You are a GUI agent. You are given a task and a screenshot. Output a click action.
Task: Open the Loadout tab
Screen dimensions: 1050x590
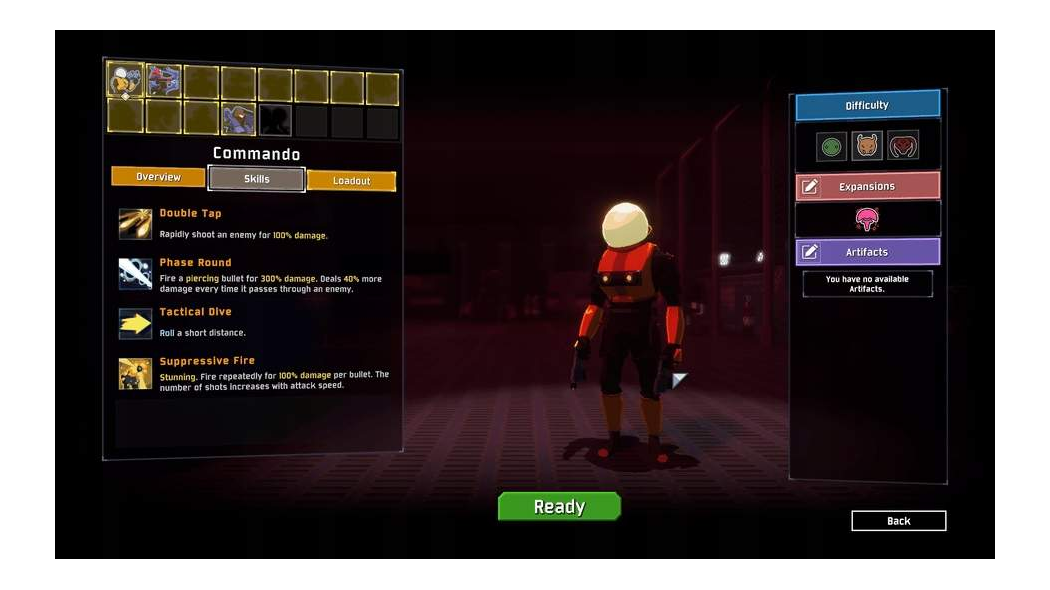351,181
